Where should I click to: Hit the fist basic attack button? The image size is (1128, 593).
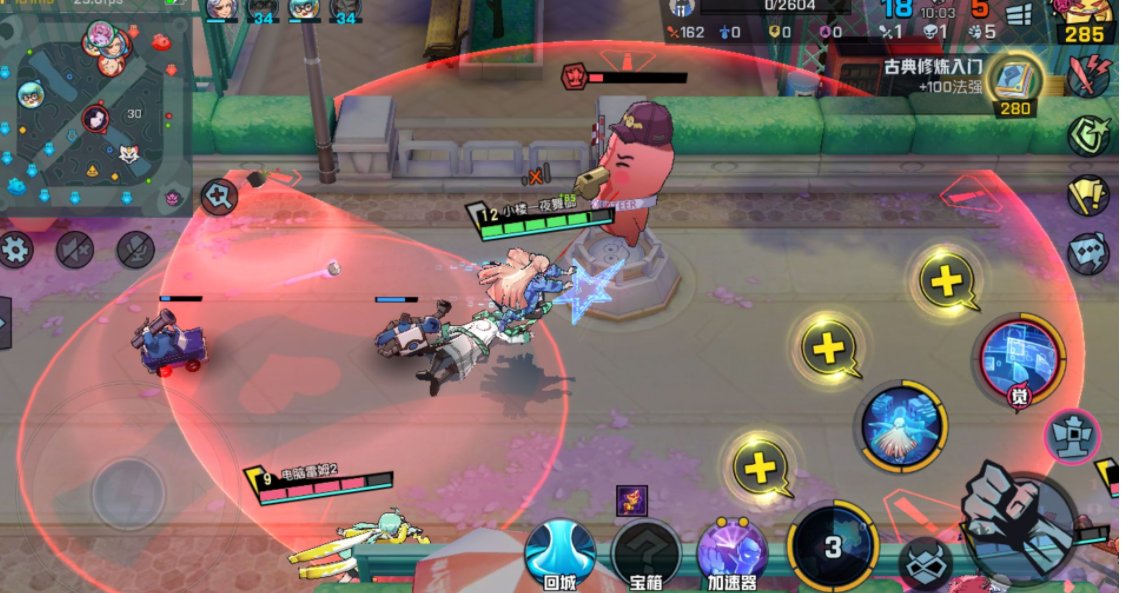point(1018,518)
